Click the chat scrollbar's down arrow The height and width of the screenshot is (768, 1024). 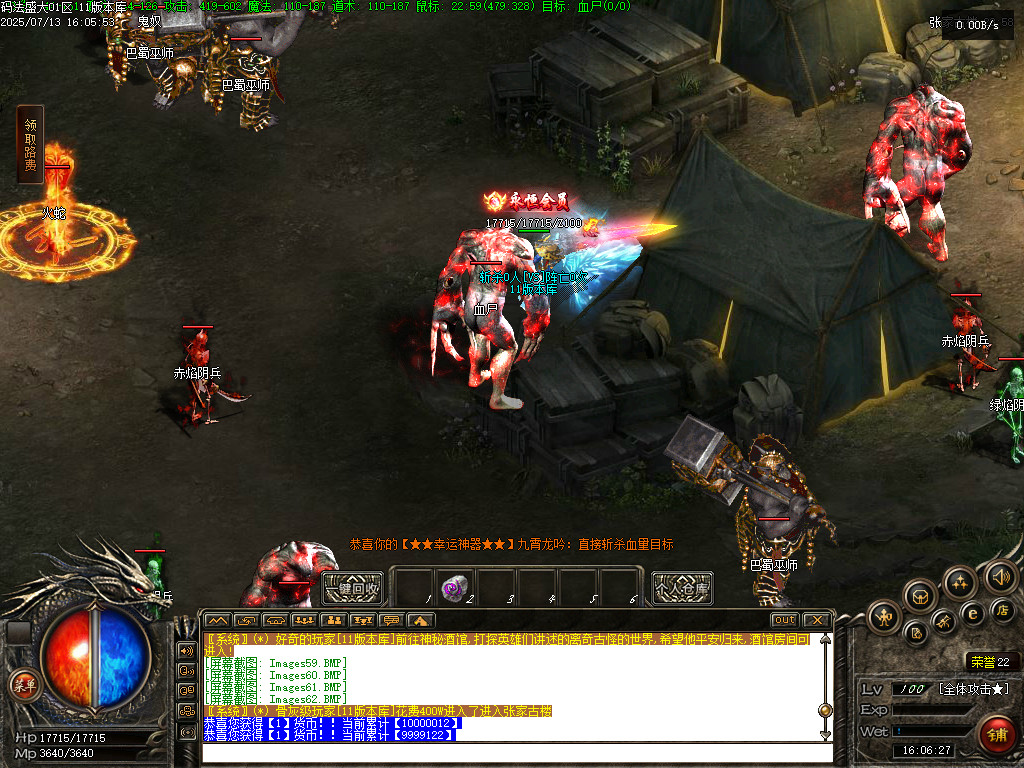coord(825,735)
